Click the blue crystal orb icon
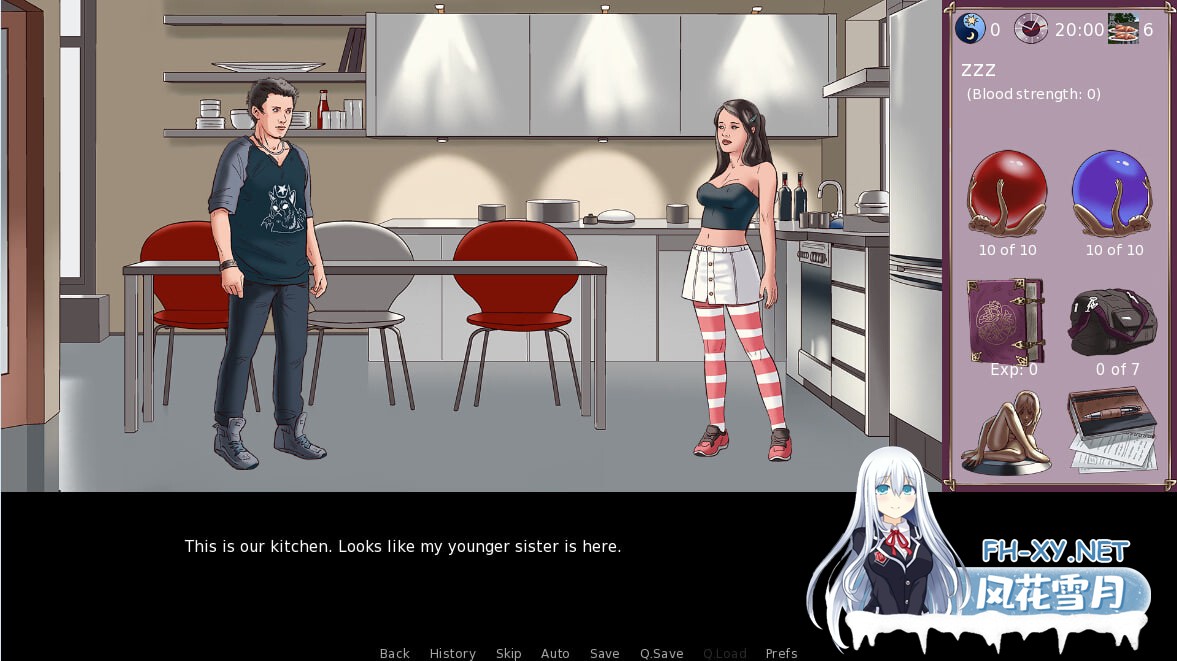This screenshot has width=1177, height=661. (1112, 194)
